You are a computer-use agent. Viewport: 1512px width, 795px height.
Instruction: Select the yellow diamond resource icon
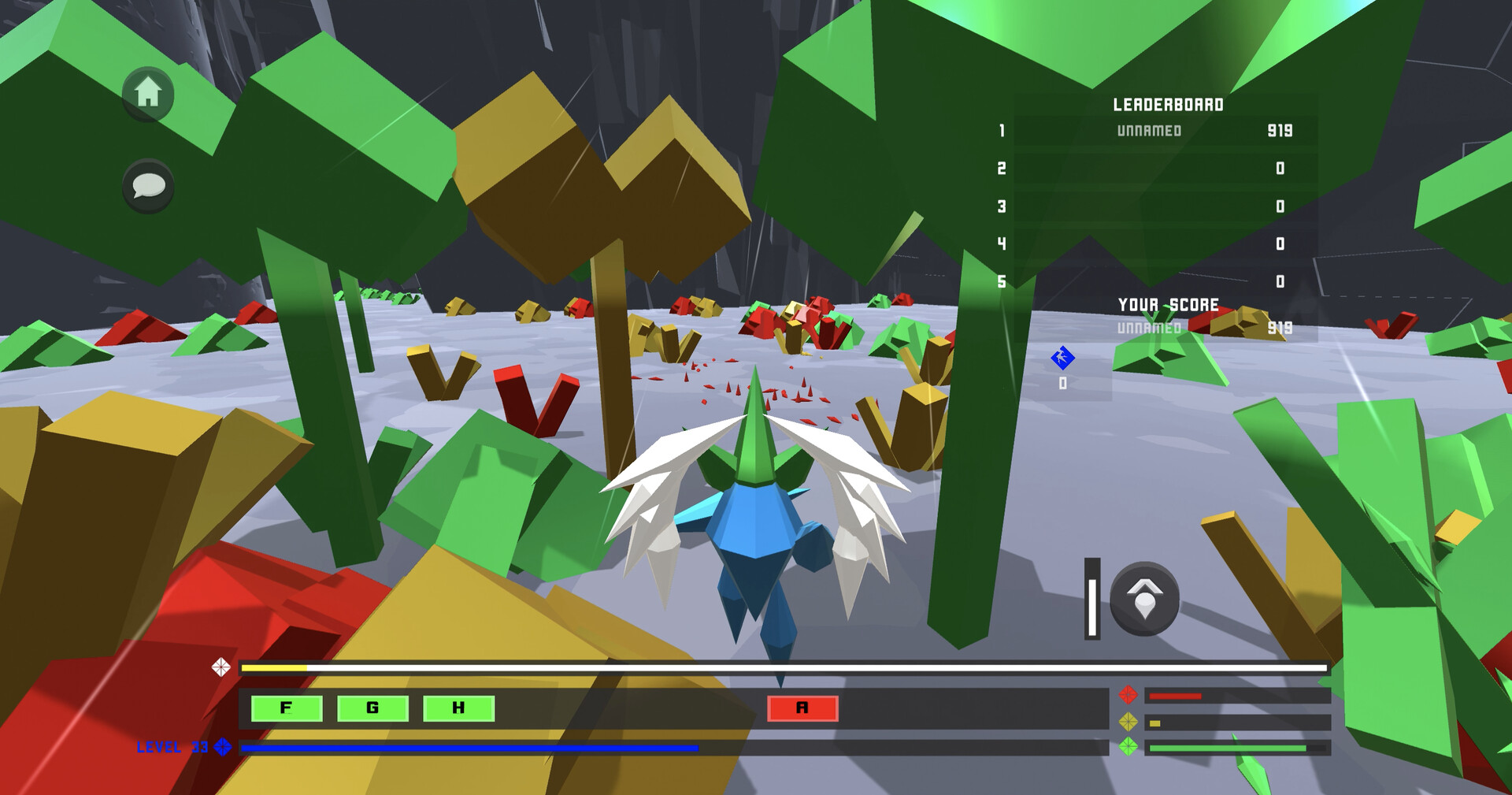tap(1128, 720)
